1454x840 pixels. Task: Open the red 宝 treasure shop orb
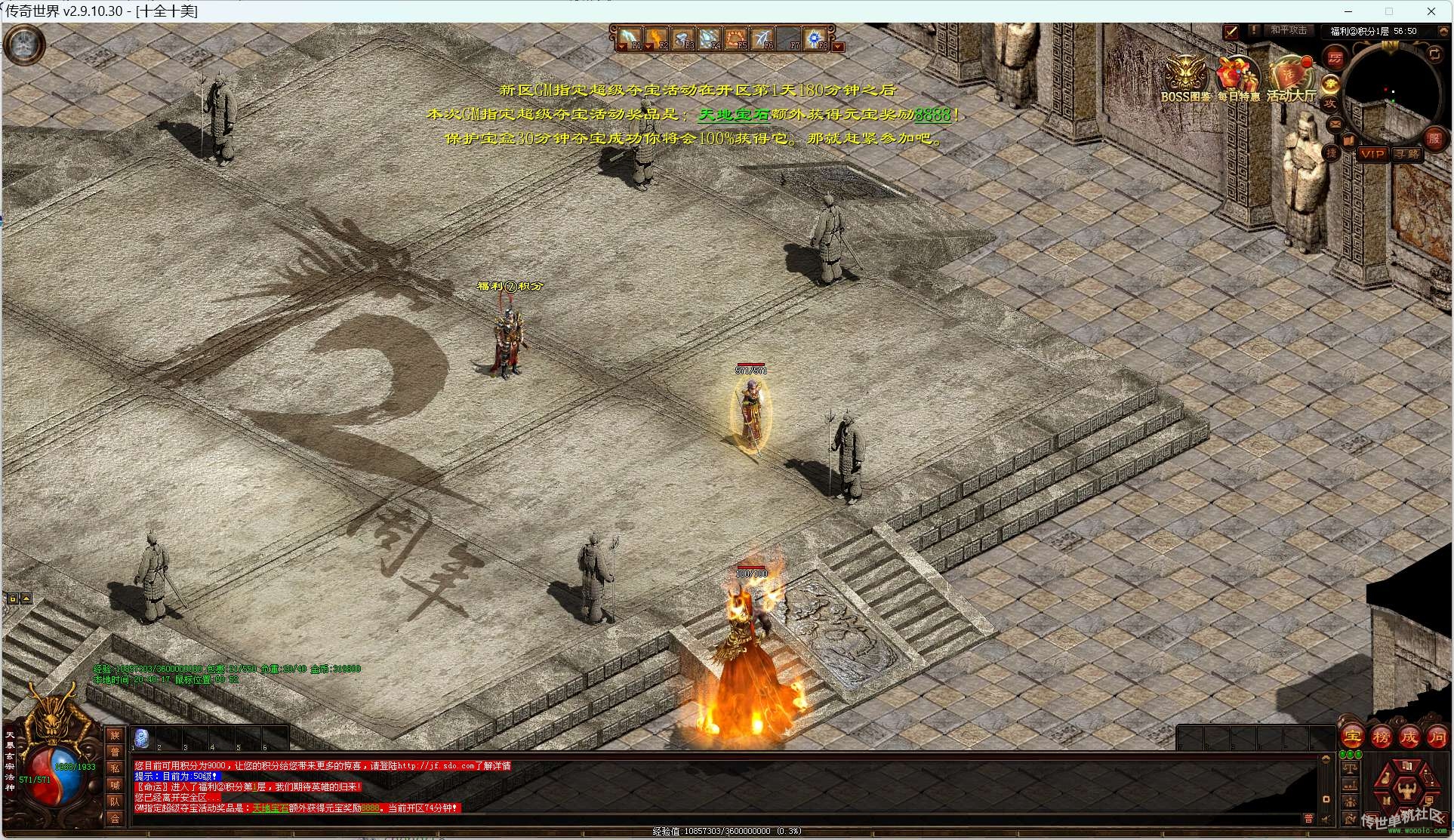[x=1352, y=737]
